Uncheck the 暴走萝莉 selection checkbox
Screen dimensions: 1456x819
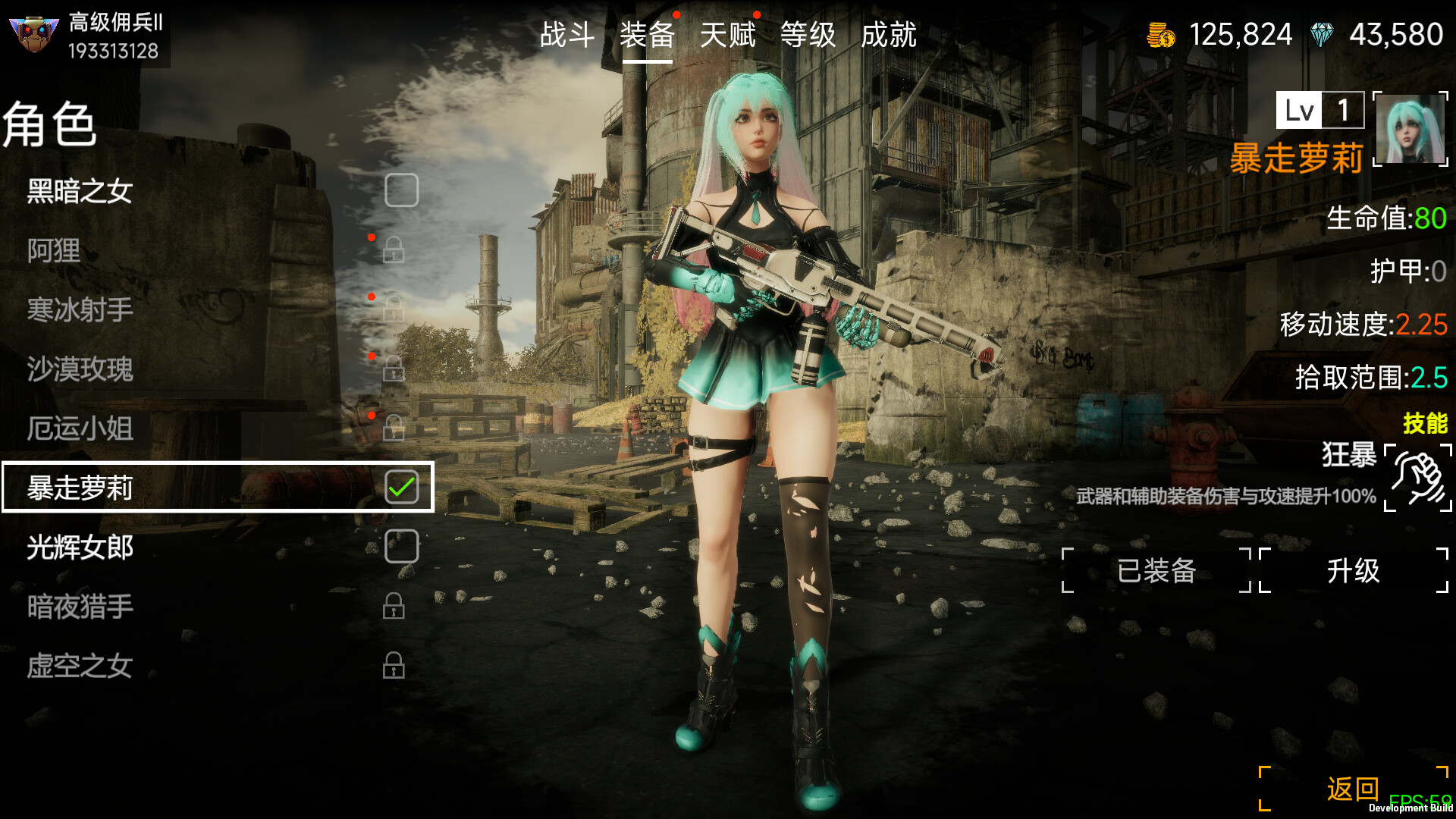(x=403, y=486)
